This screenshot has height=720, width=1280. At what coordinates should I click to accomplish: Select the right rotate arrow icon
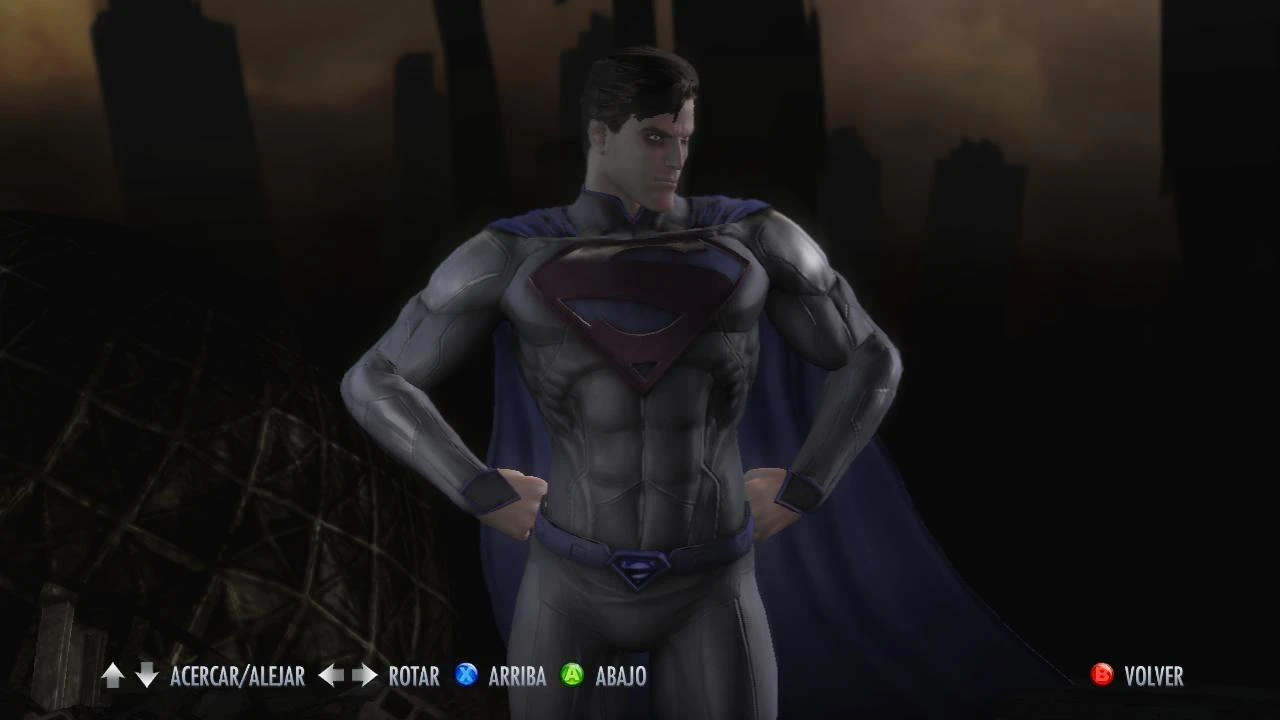(363, 676)
